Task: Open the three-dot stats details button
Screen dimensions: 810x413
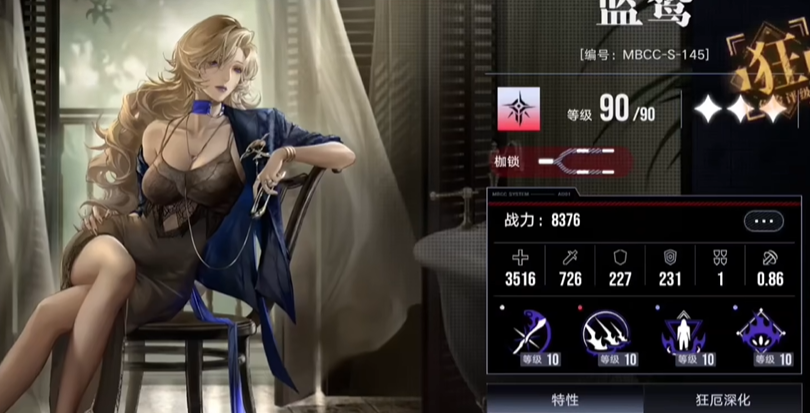Action: [x=763, y=221]
